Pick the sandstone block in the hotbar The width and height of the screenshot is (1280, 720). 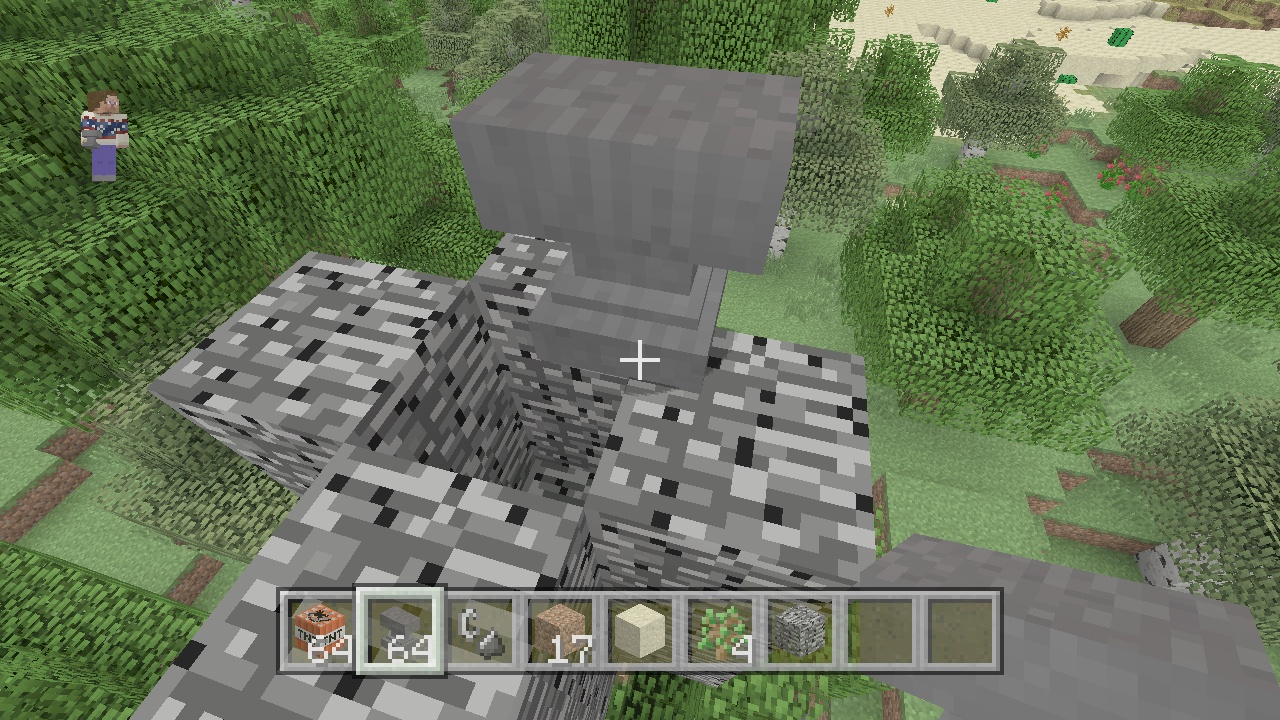click(640, 631)
